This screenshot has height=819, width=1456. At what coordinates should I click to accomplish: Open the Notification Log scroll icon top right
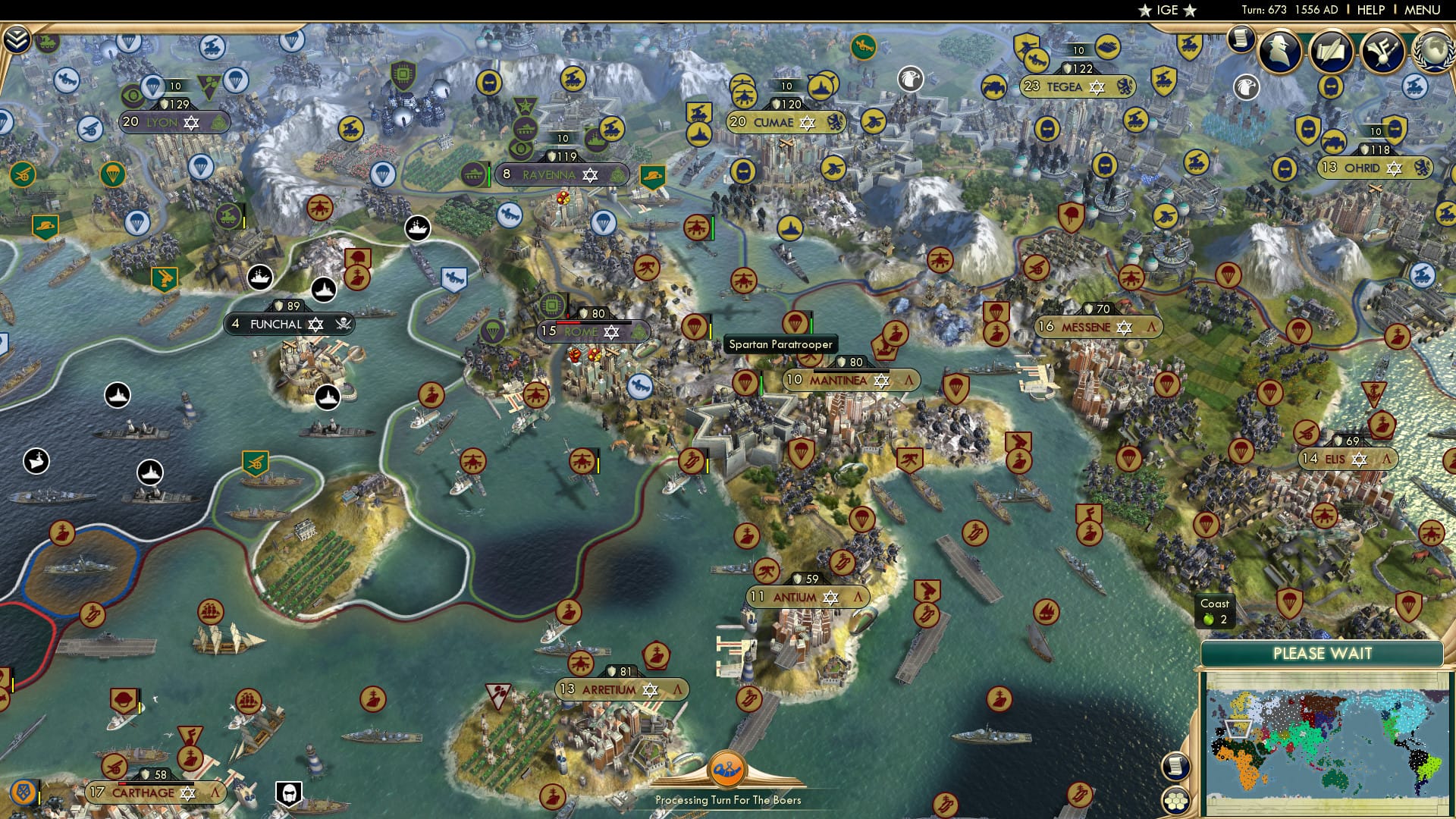(x=1241, y=39)
